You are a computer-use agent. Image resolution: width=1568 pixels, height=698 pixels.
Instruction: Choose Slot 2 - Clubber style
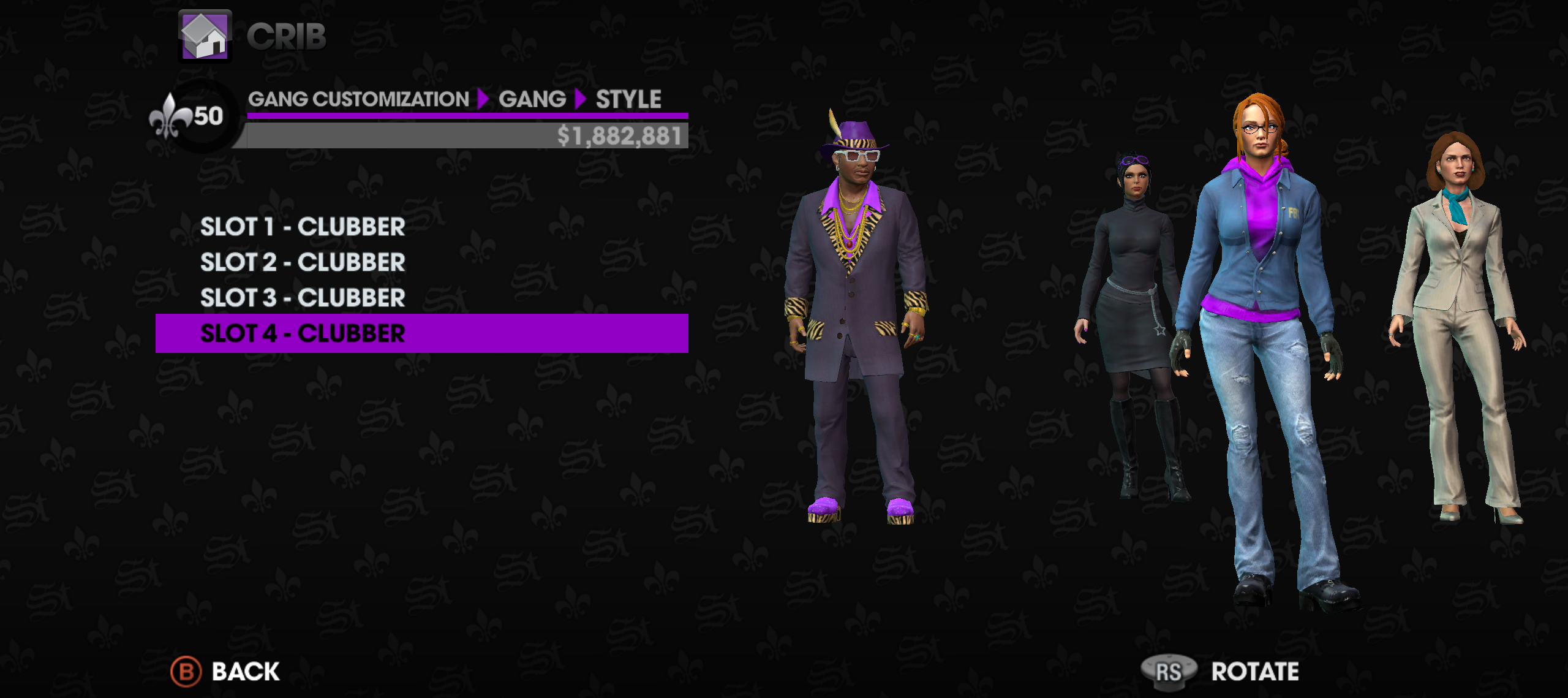tap(303, 263)
